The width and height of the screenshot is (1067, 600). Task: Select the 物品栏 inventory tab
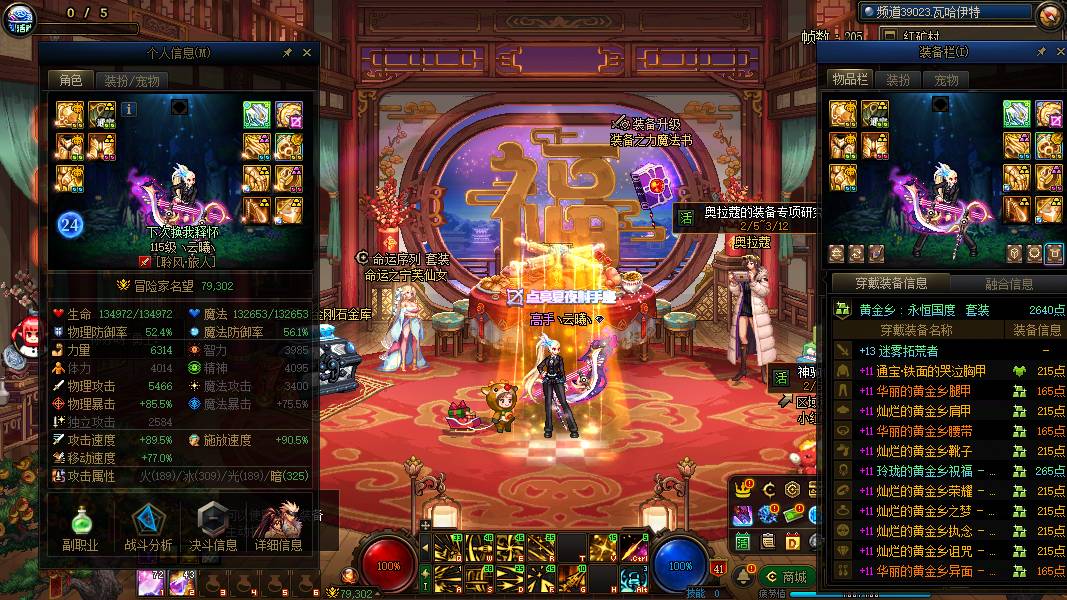tap(849, 80)
